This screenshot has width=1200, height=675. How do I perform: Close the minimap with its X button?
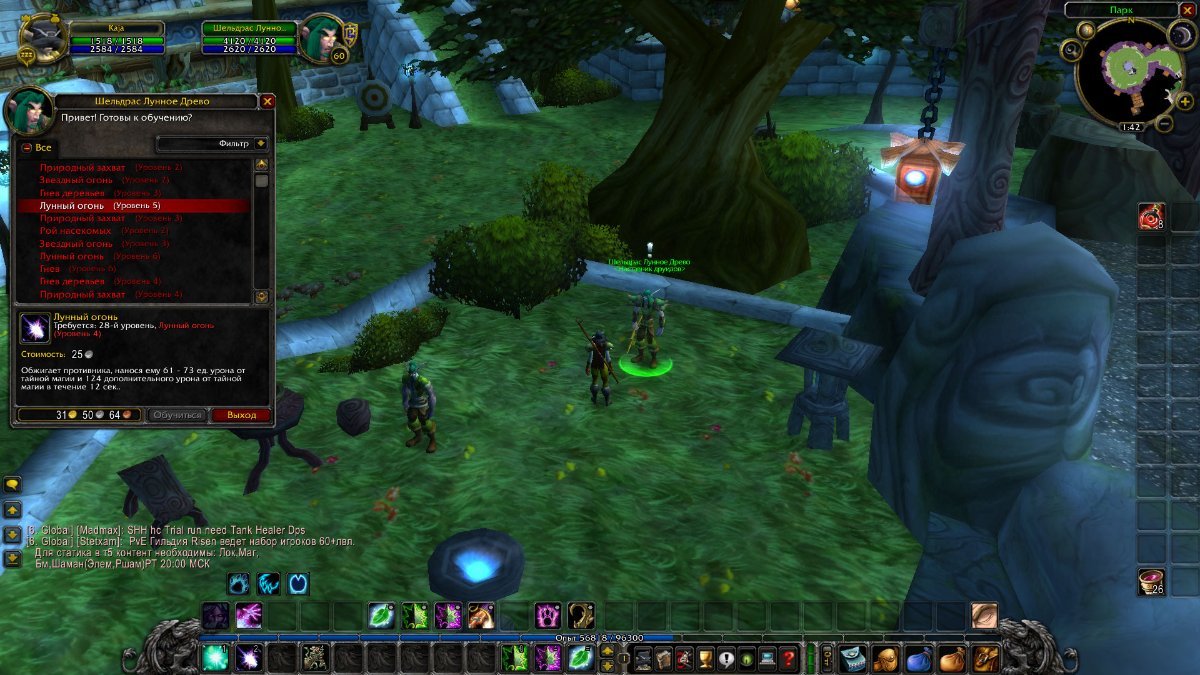[1187, 10]
